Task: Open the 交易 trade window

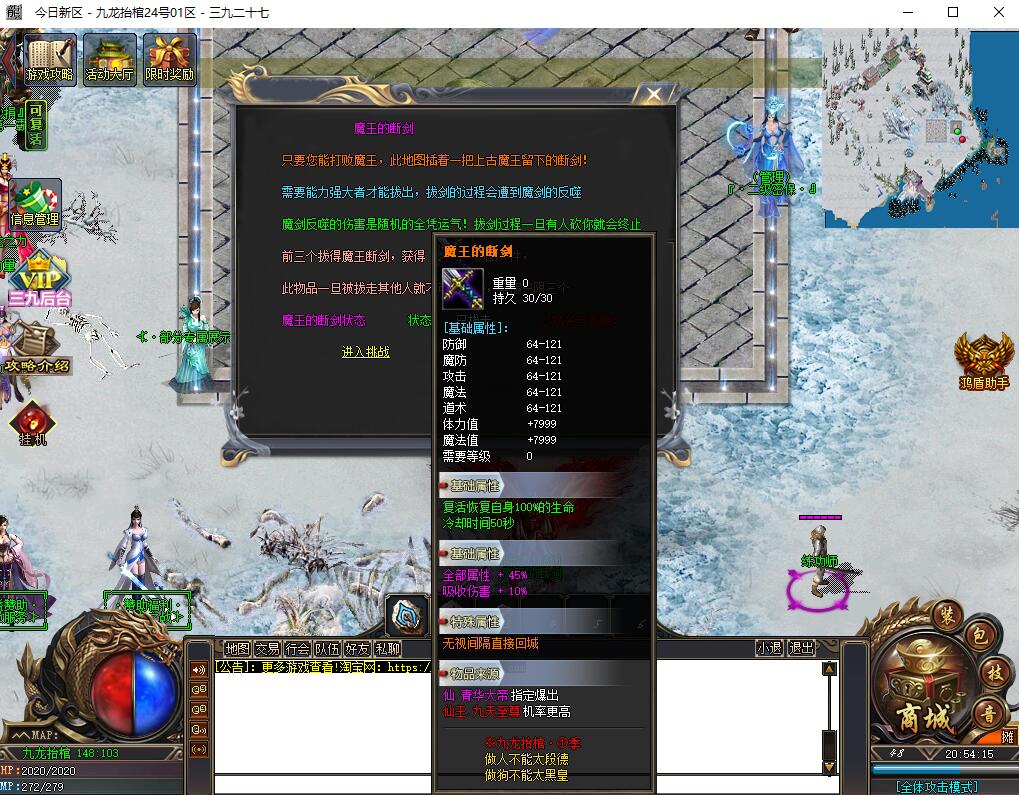Action: (267, 648)
